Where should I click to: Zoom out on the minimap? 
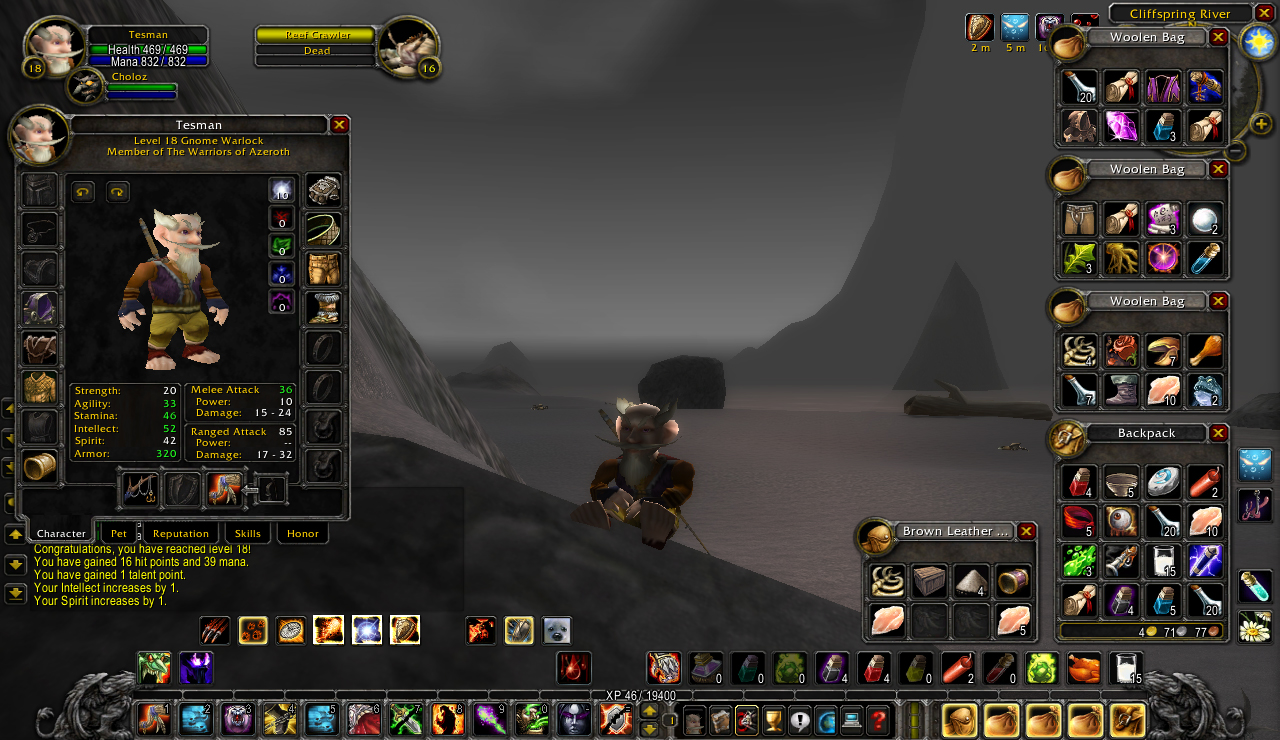[1236, 151]
